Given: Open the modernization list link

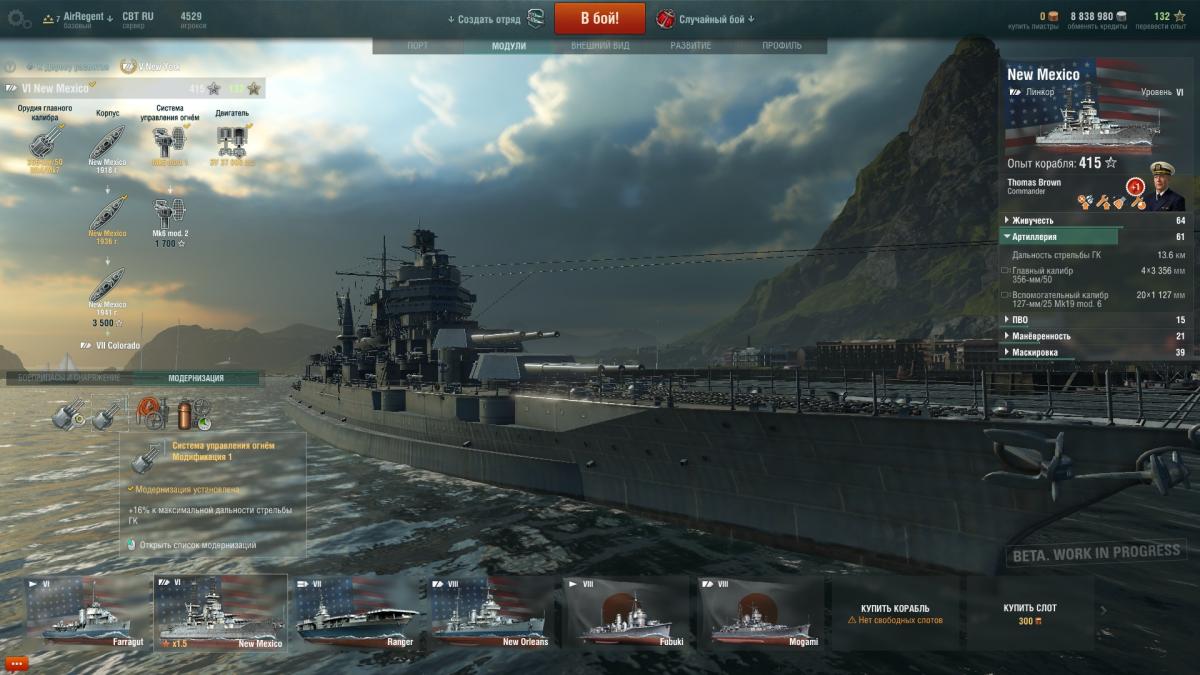Looking at the screenshot, I should [x=197, y=545].
